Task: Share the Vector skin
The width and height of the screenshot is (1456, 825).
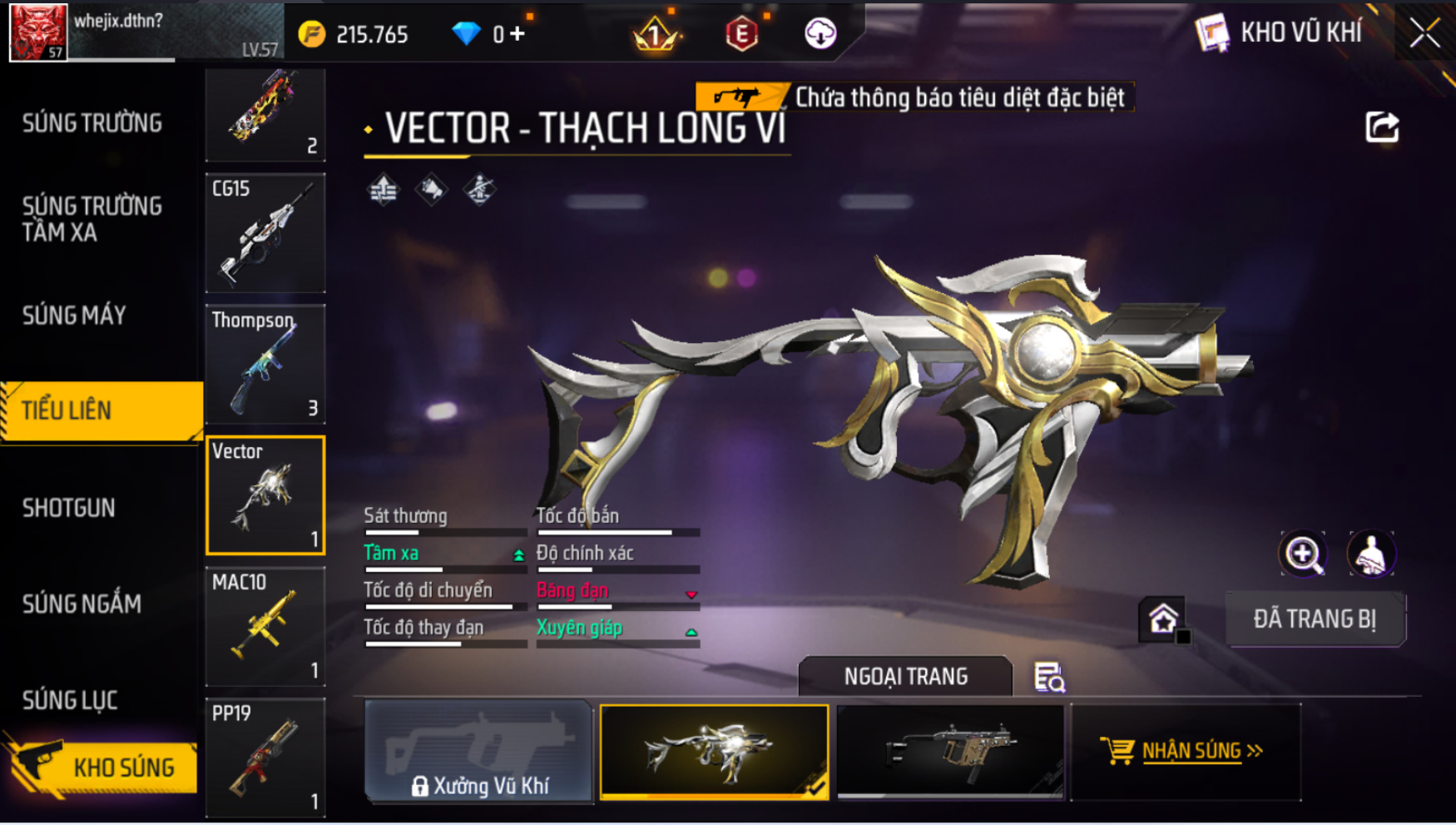Action: tap(1382, 127)
